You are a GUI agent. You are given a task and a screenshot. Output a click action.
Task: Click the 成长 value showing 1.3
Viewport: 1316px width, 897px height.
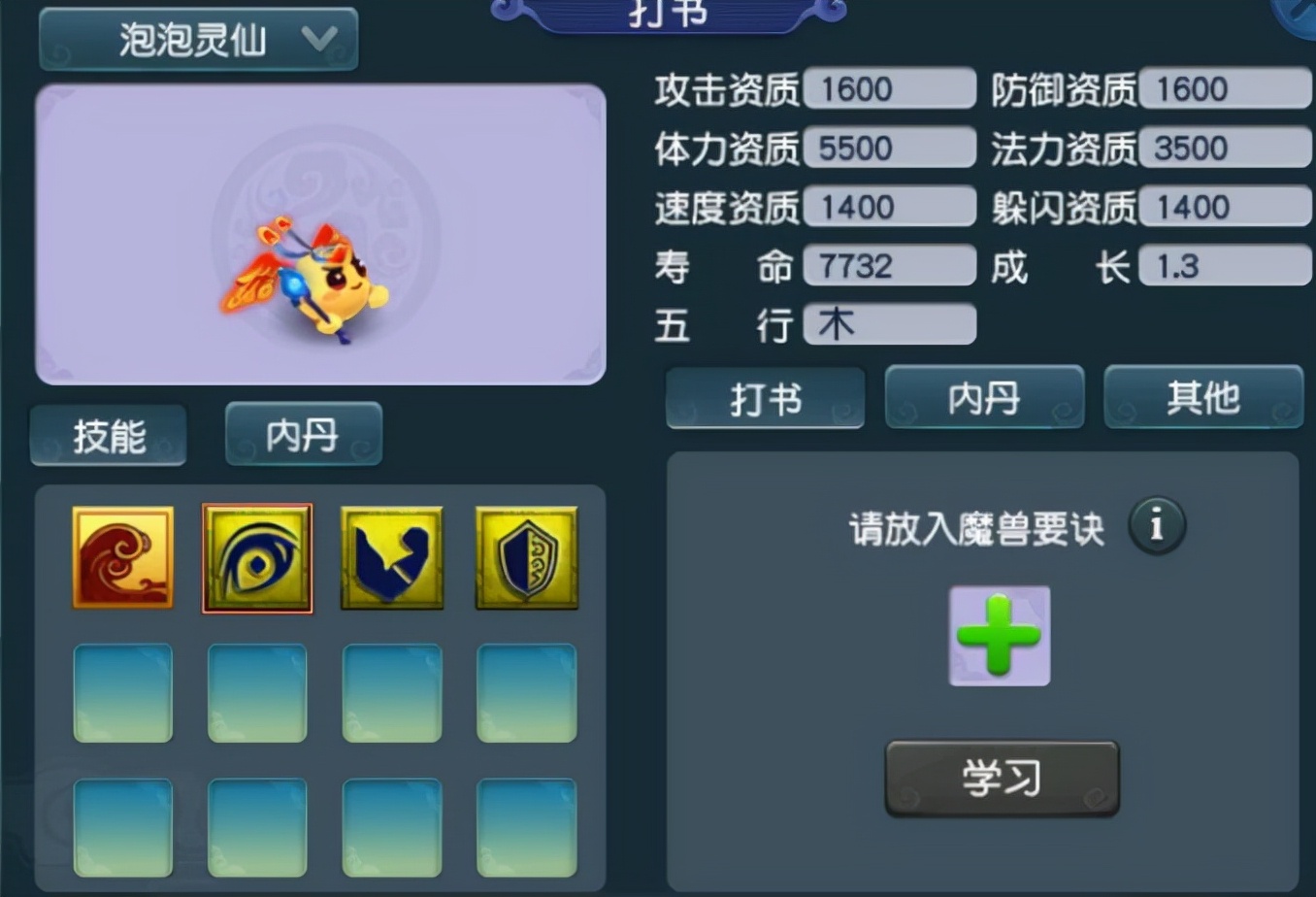click(x=1224, y=265)
